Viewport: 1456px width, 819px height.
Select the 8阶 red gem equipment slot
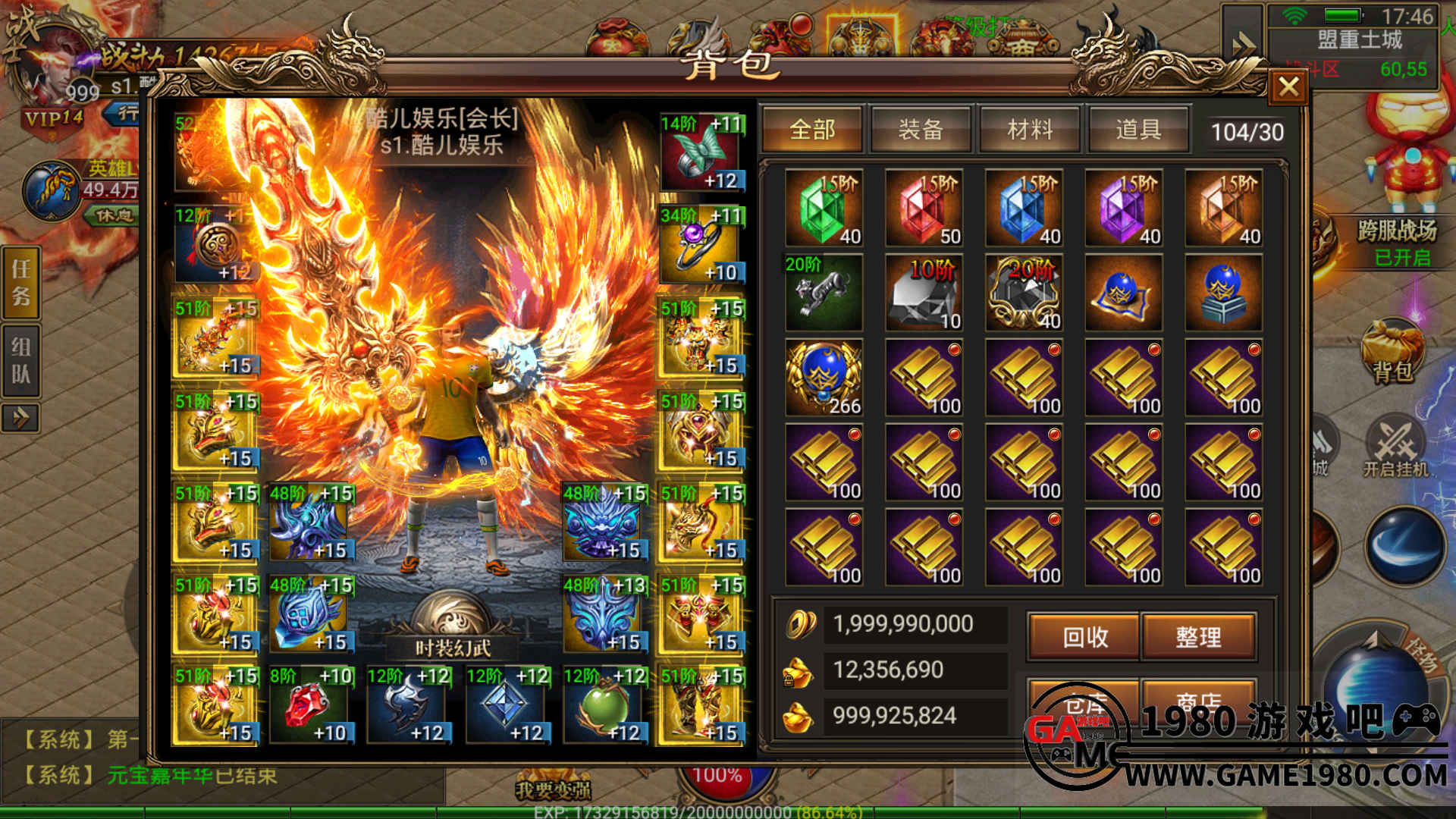pos(312,705)
